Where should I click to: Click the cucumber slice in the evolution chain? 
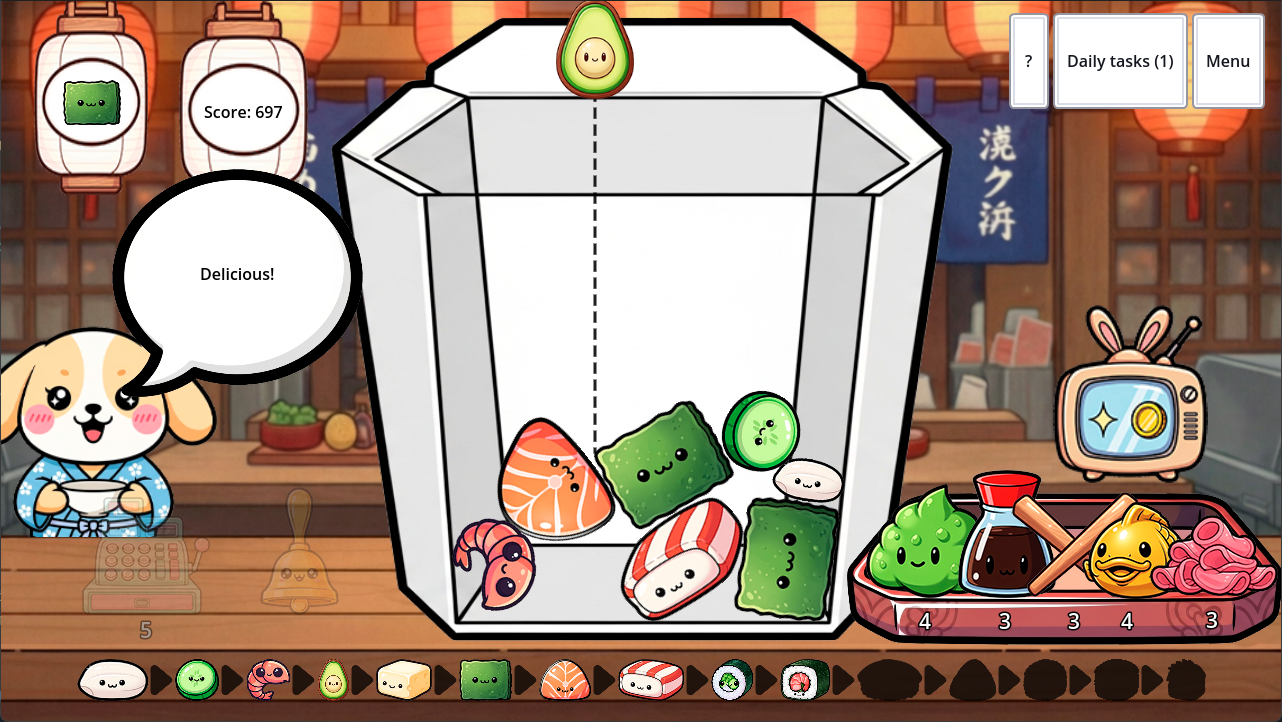pos(196,679)
